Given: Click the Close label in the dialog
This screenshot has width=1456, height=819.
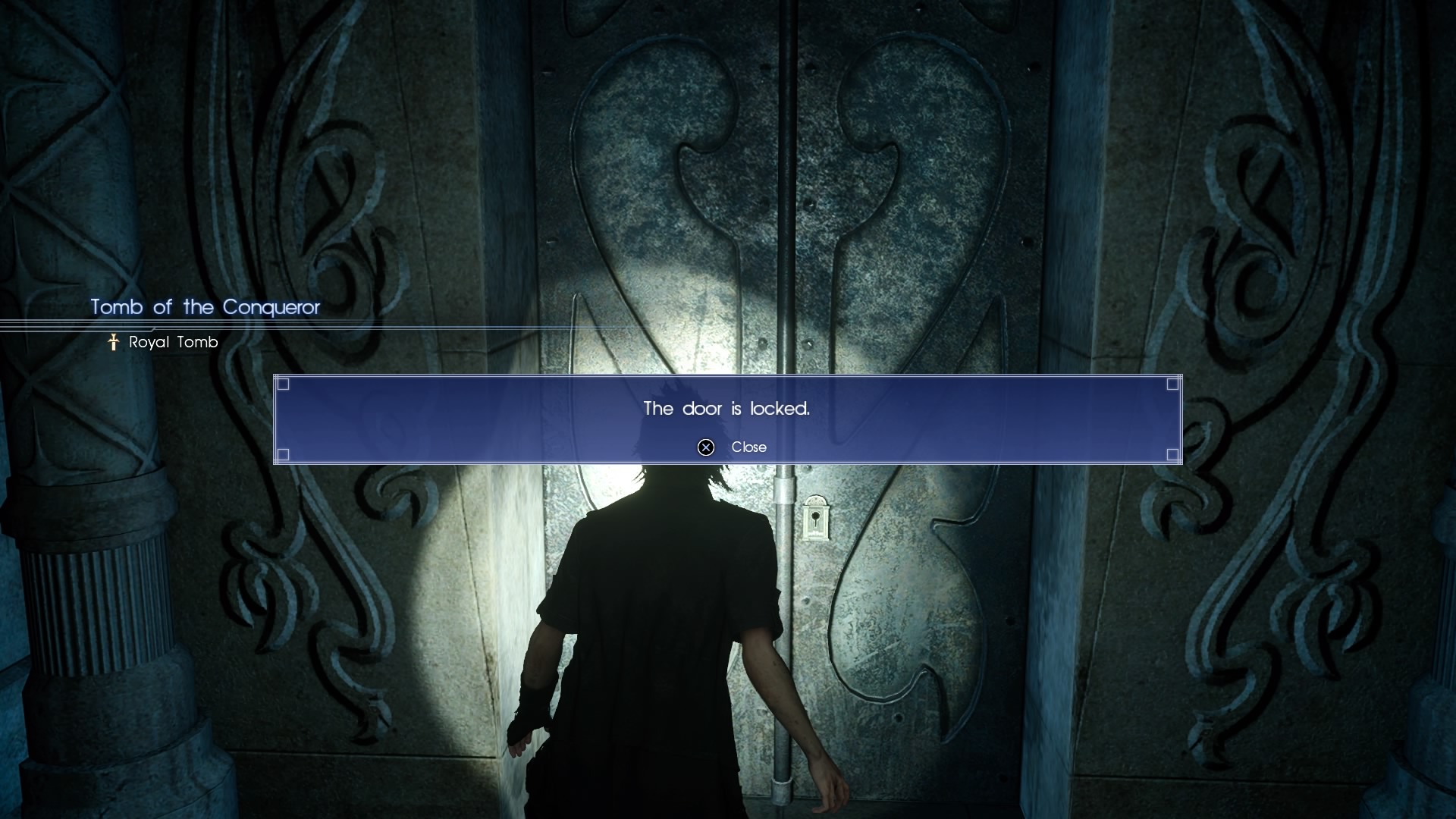Looking at the screenshot, I should [x=748, y=447].
